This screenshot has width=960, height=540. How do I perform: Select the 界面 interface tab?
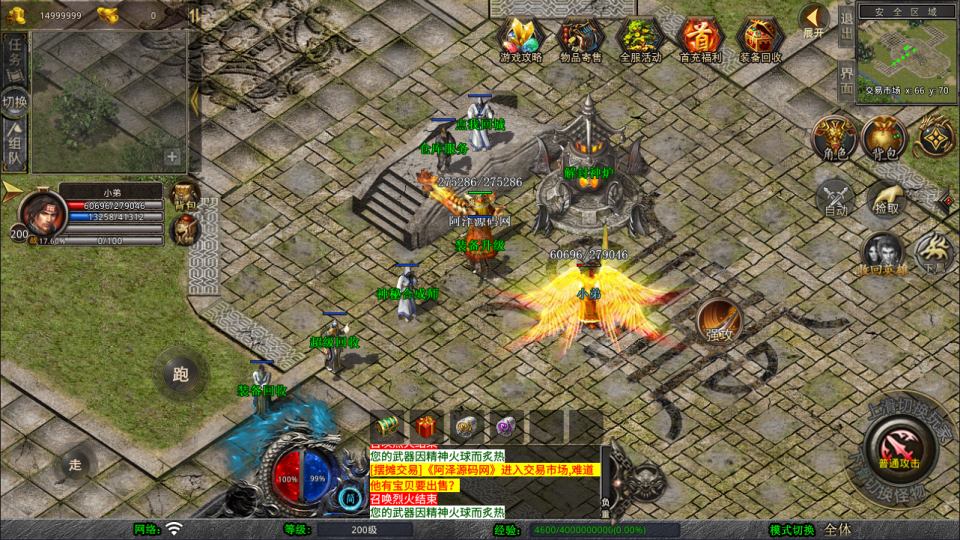pyautogui.click(x=846, y=81)
